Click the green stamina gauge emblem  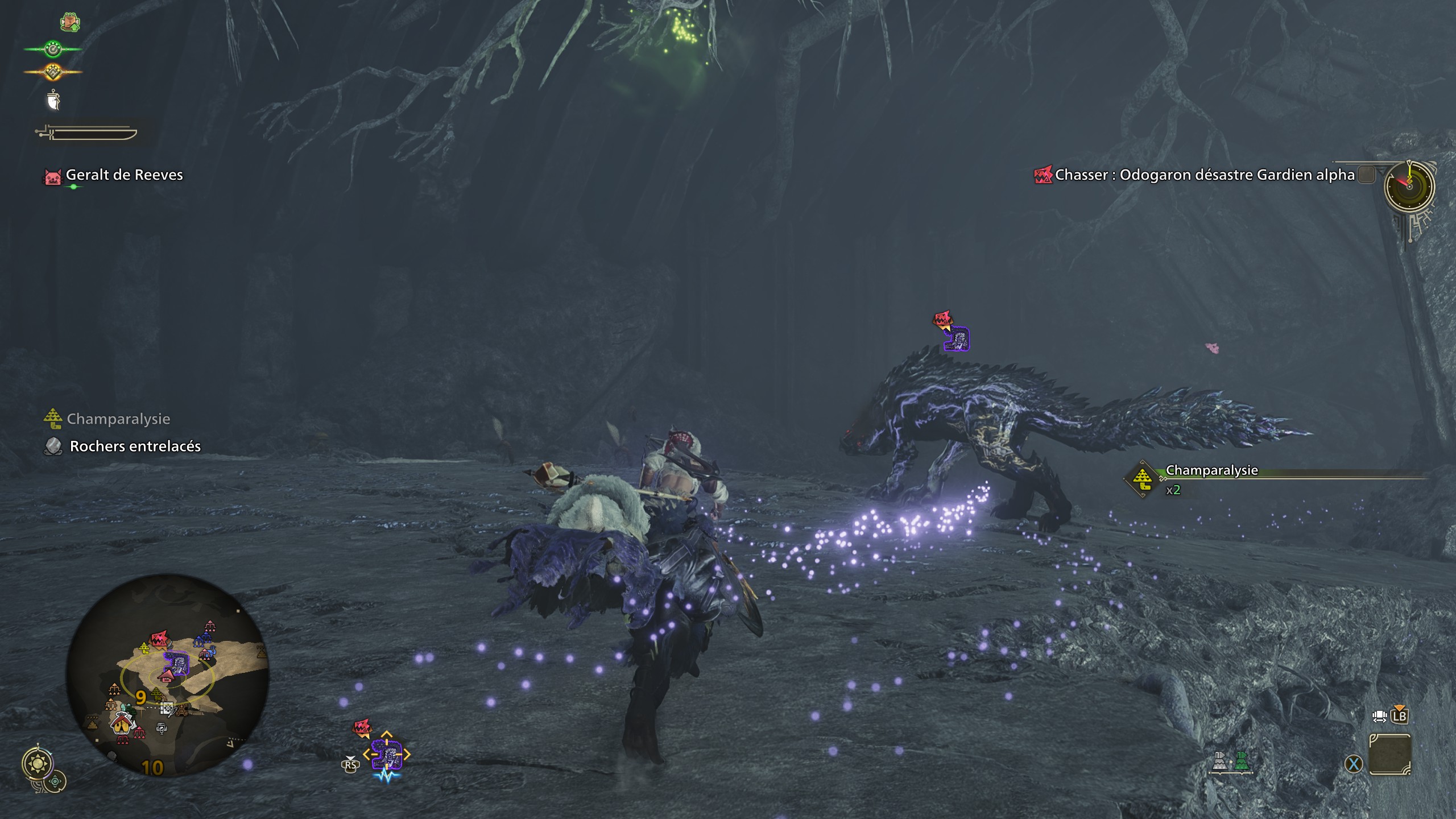[51, 49]
